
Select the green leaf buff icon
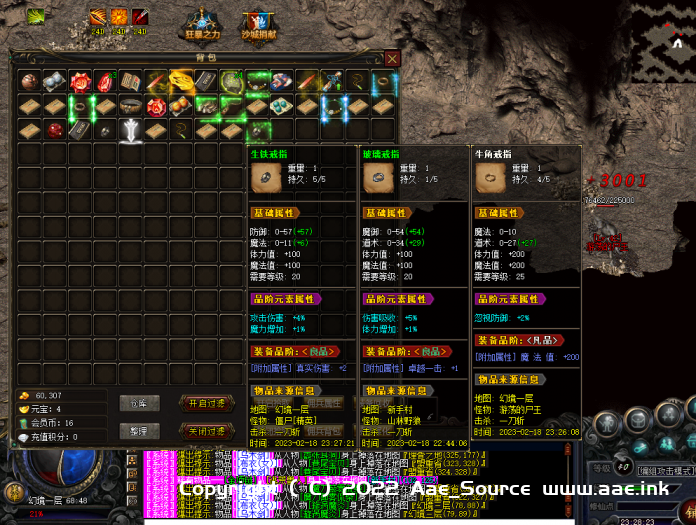pyautogui.click(x=36, y=16)
